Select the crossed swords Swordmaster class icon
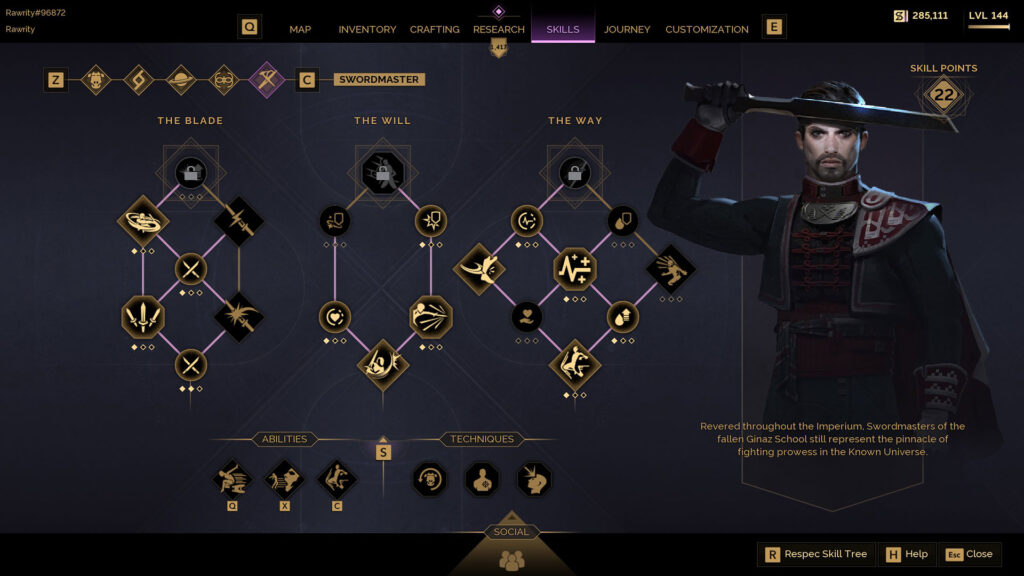This screenshot has width=1024, height=576. pyautogui.click(x=267, y=79)
